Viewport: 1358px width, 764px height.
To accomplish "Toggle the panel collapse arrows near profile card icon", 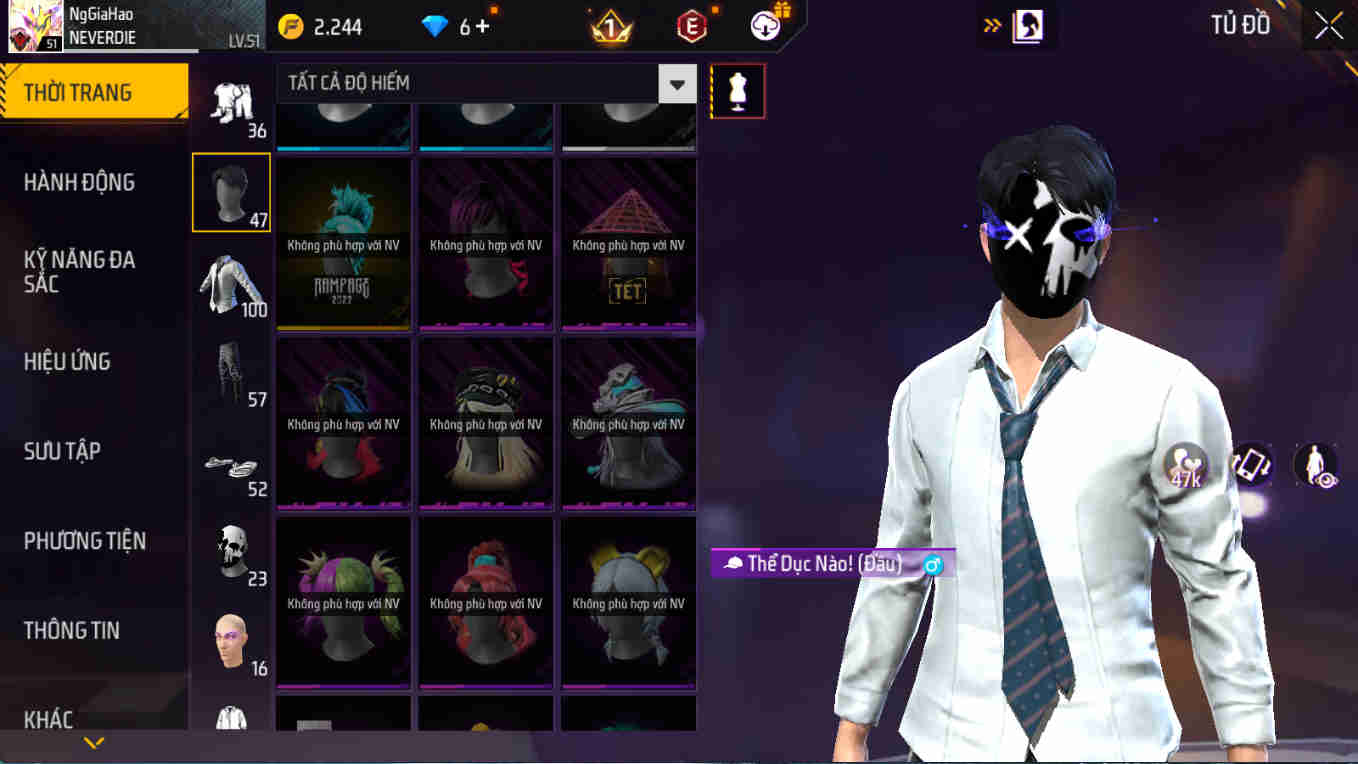I will (x=990, y=25).
